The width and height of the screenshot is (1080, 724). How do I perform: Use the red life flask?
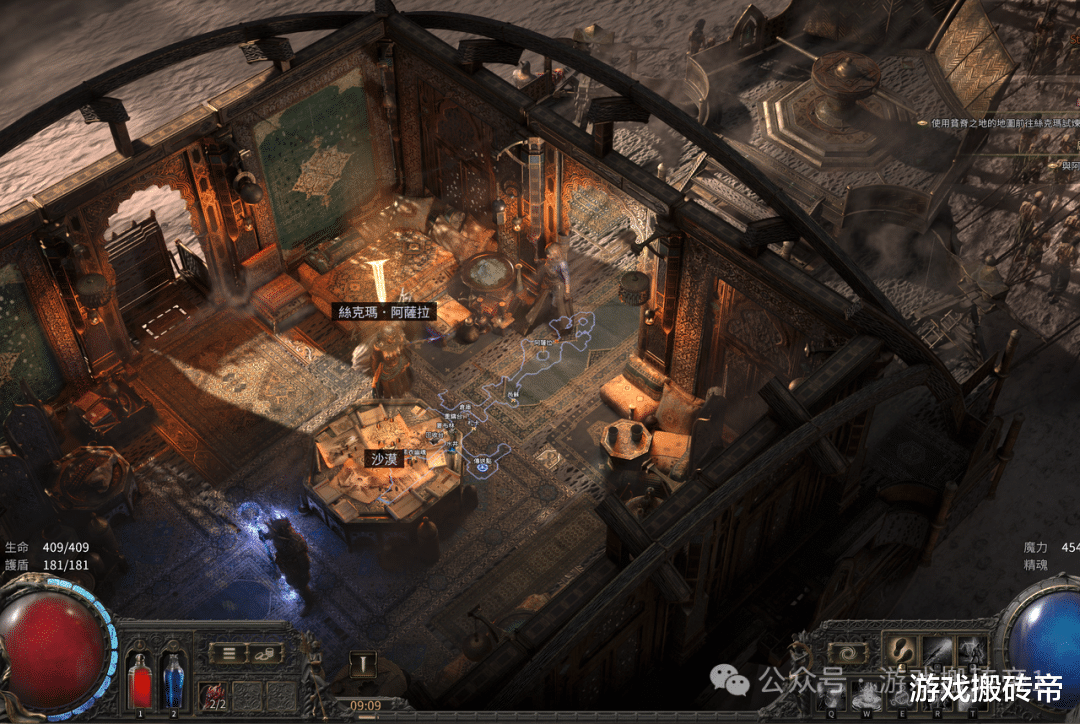pos(142,680)
